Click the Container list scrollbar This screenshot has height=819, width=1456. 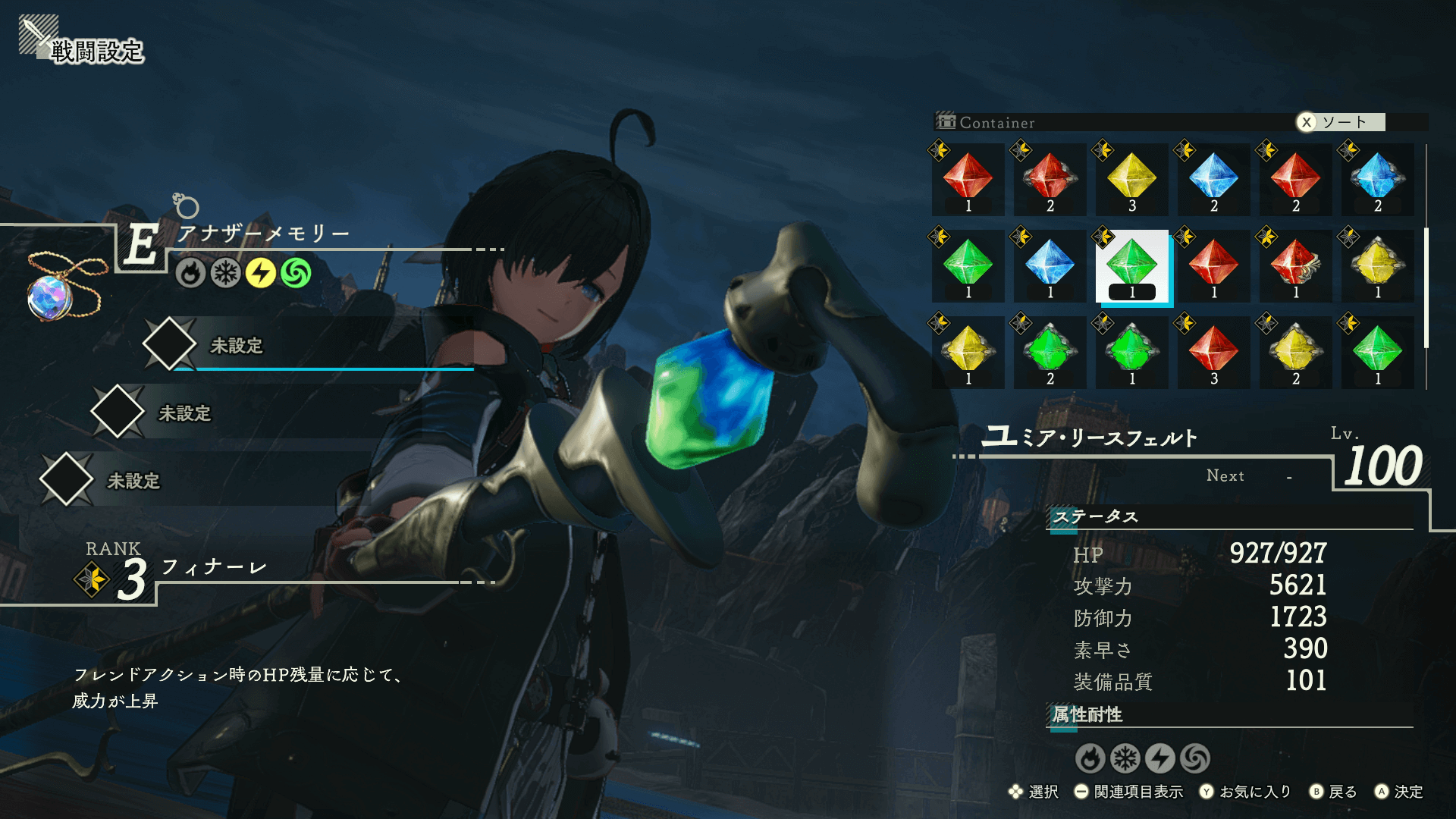tap(1426, 288)
